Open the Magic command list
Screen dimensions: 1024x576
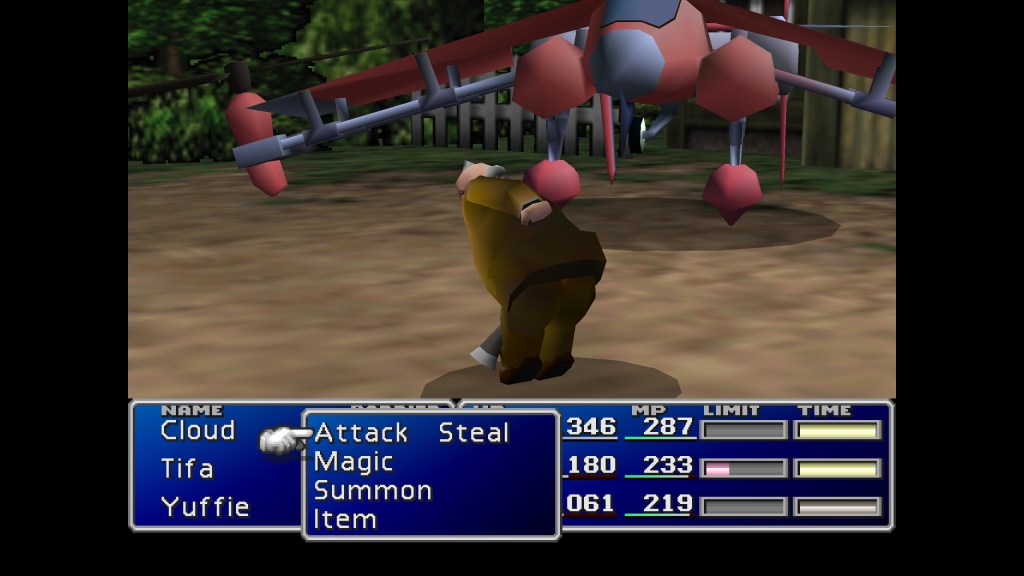click(353, 462)
